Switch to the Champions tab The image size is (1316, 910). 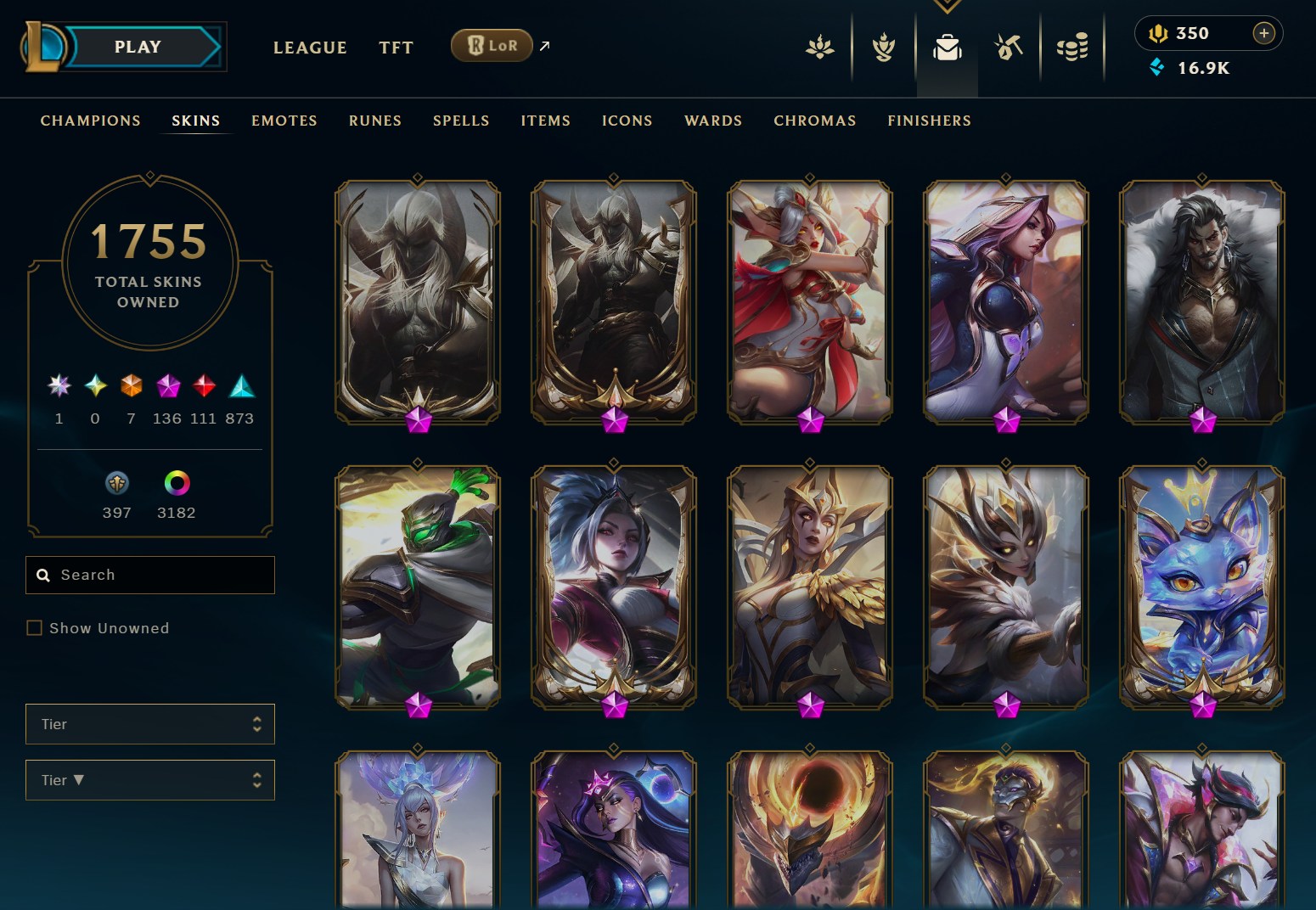tap(91, 121)
